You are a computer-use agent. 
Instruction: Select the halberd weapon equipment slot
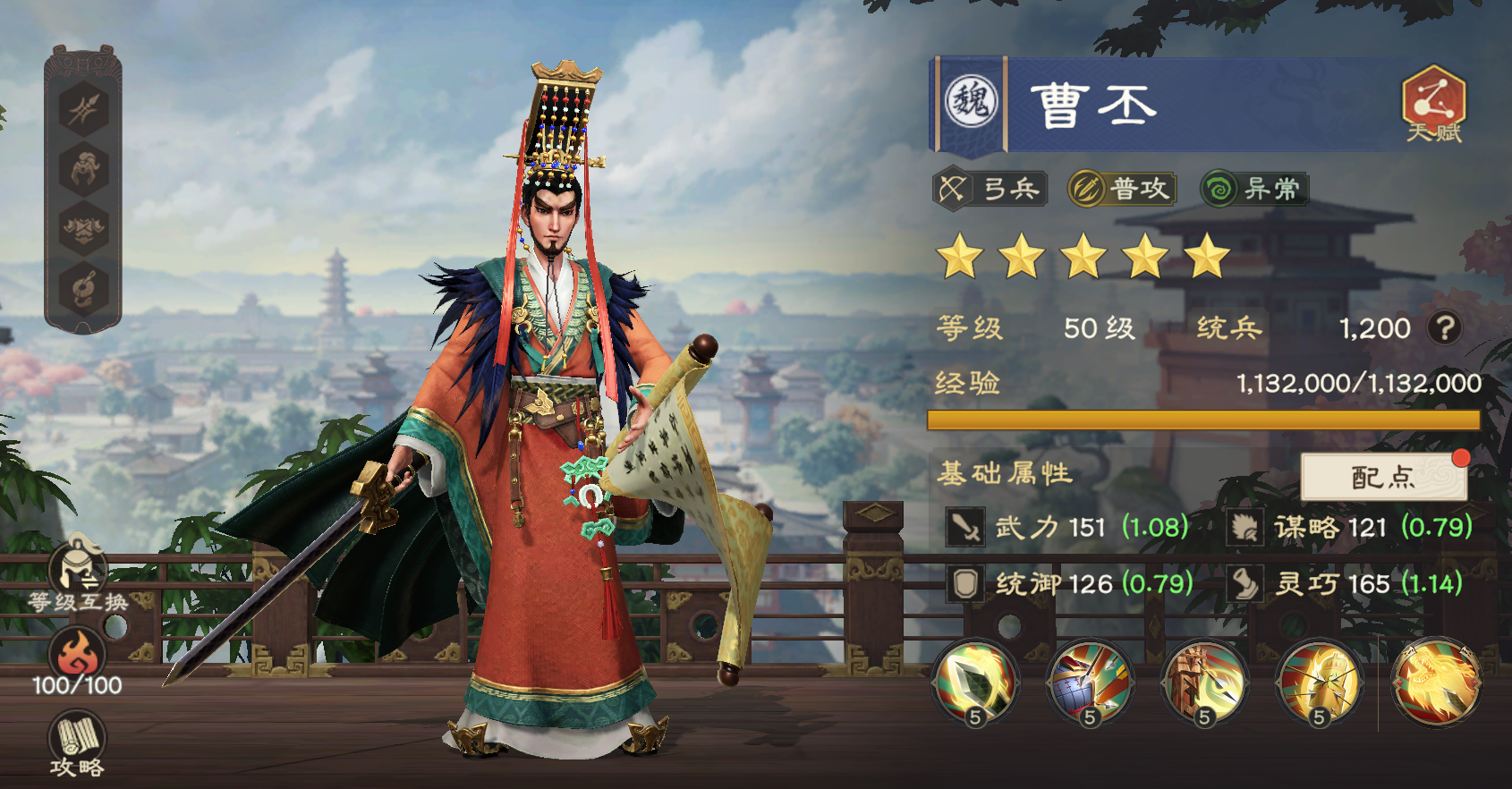83,110
